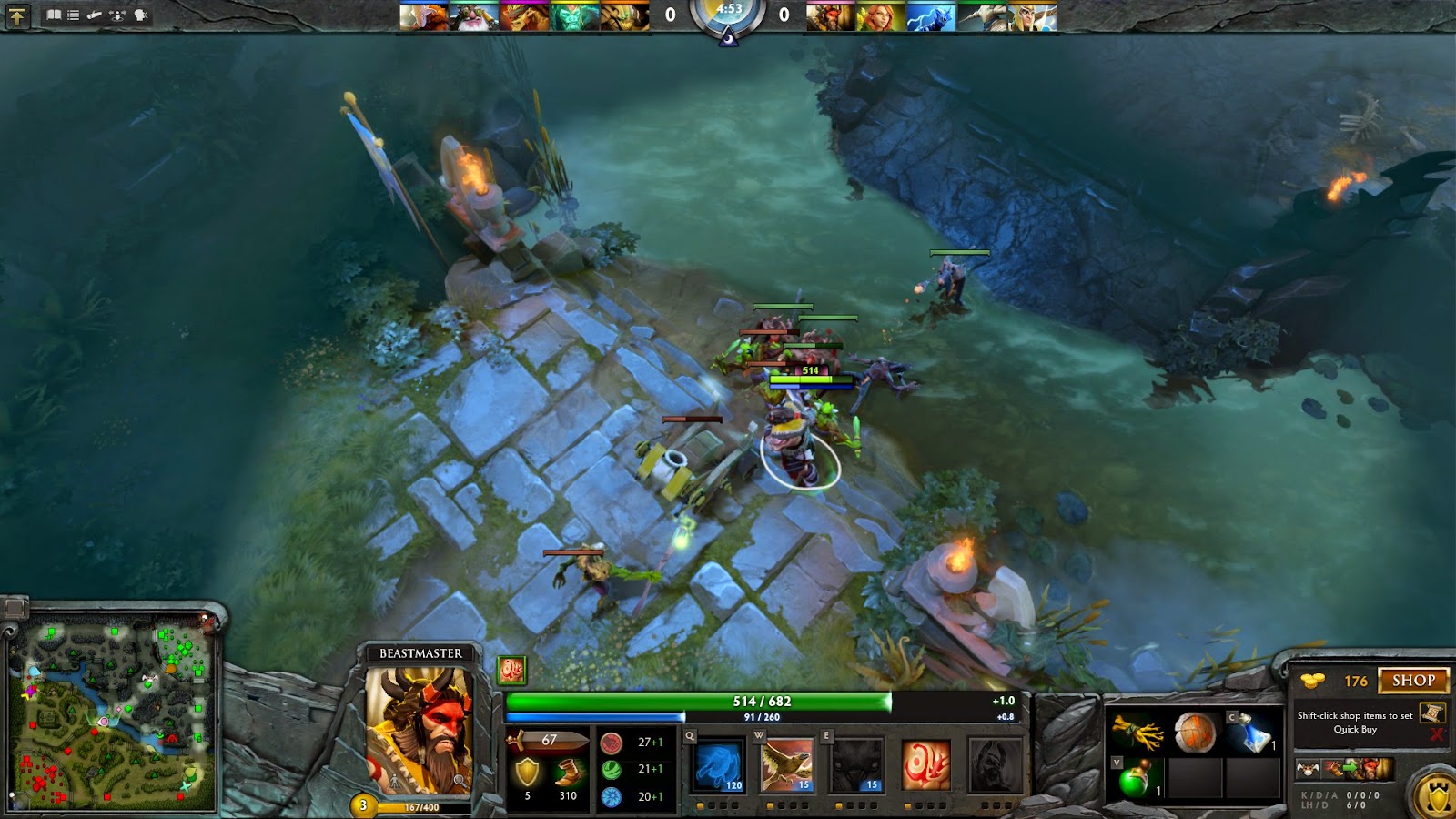Image resolution: width=1456 pixels, height=819 pixels.
Task: Cancel the Quick Buy with red X
Action: coord(1438,733)
